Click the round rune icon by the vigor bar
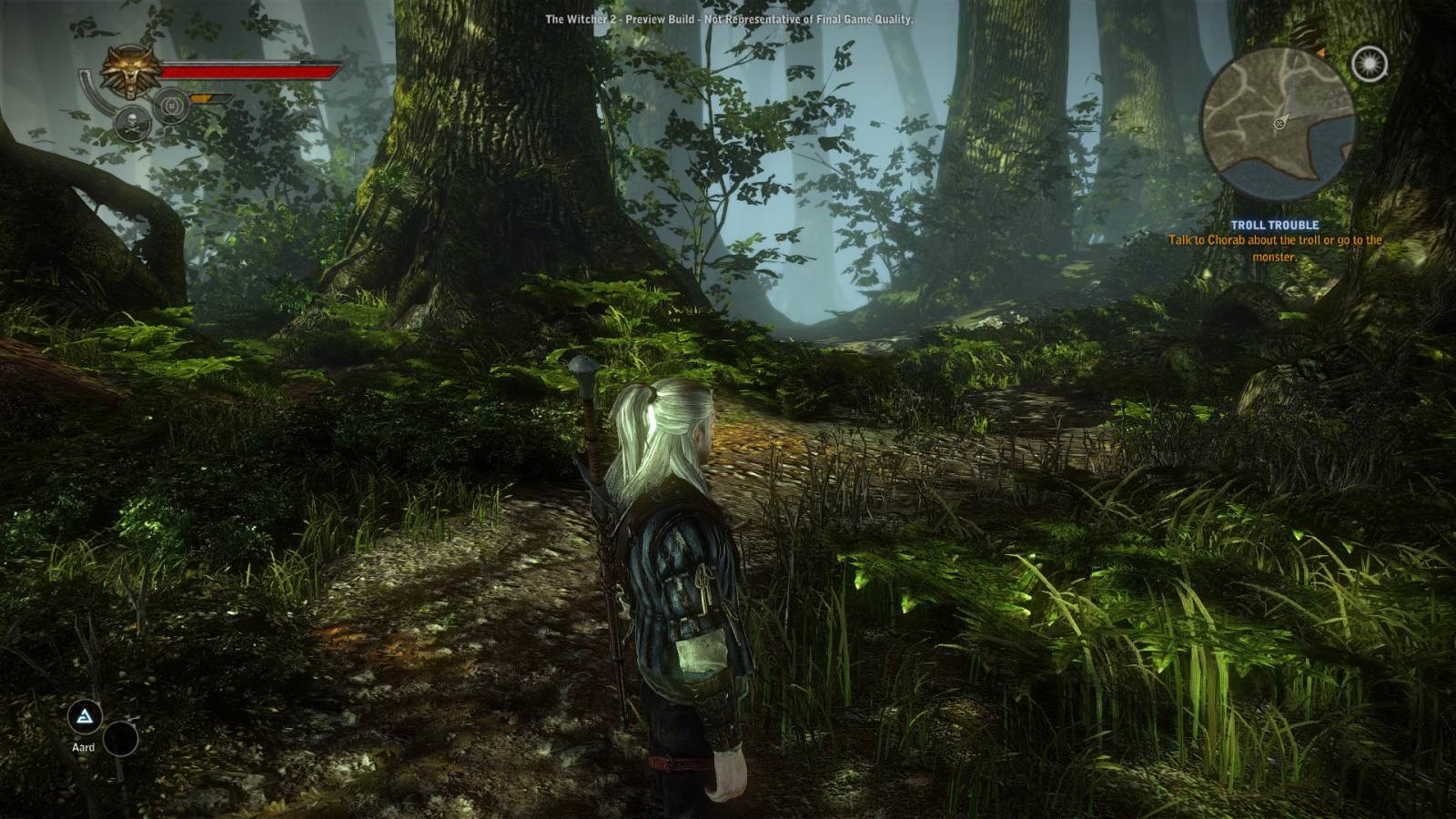The width and height of the screenshot is (1456, 819). [x=170, y=107]
